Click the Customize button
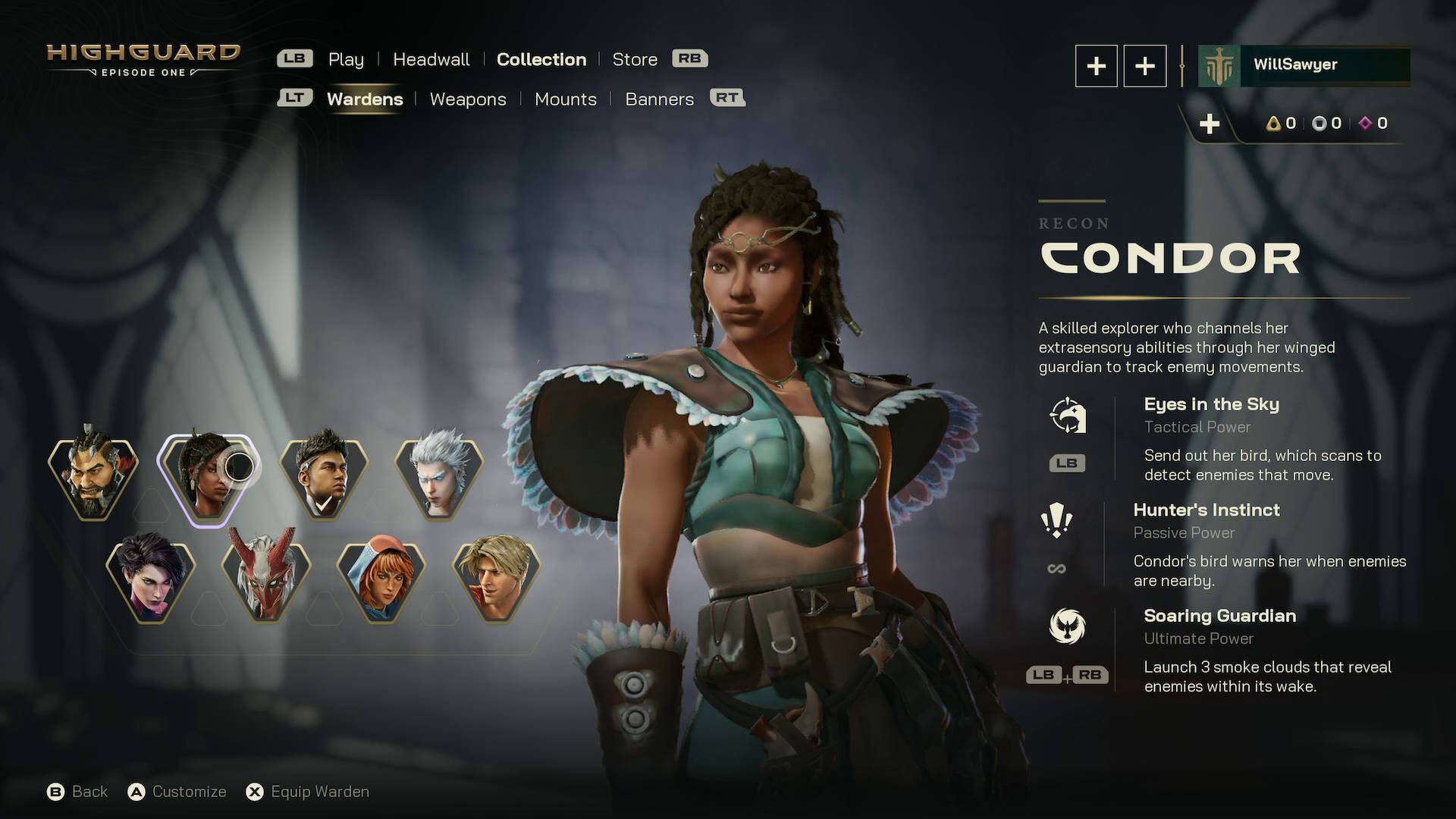 177,791
